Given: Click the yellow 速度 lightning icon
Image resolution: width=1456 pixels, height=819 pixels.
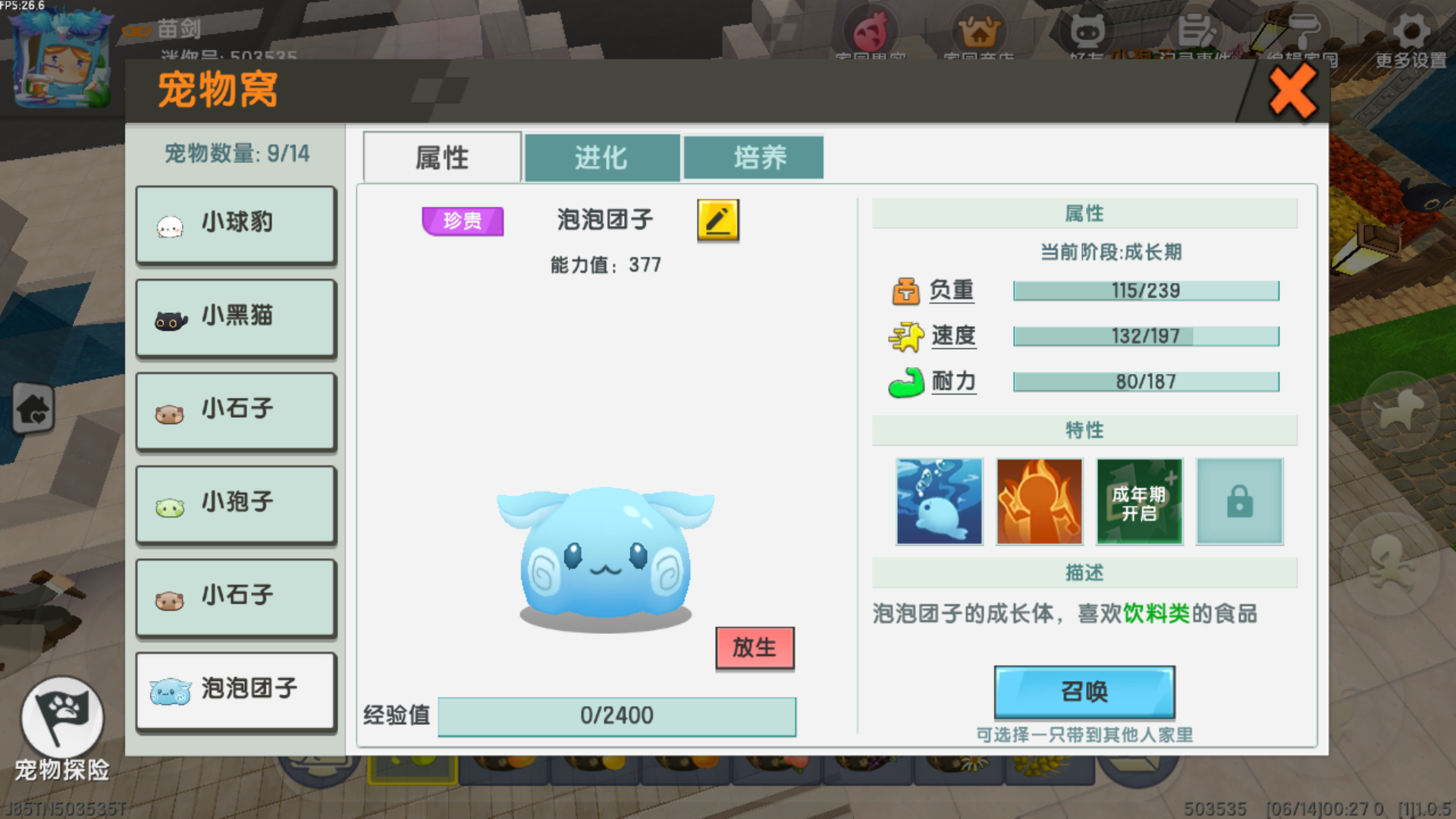Looking at the screenshot, I should tap(904, 336).
